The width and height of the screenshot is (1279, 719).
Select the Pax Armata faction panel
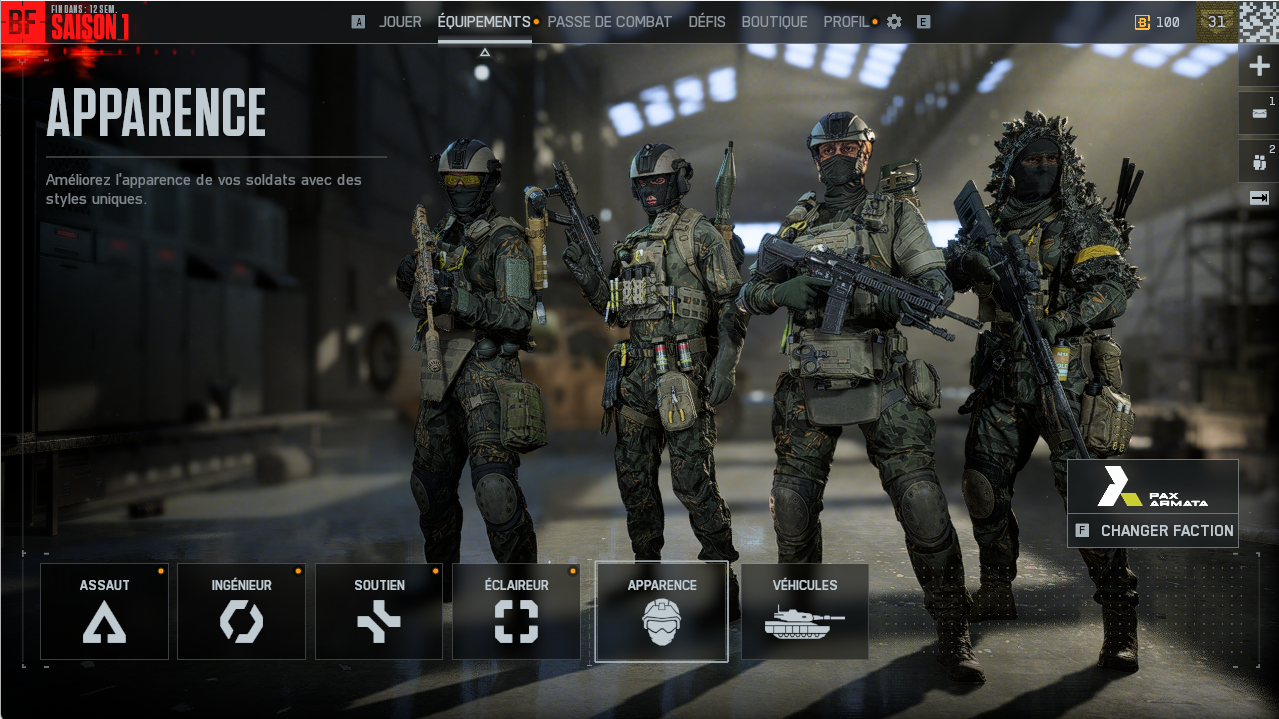coord(1152,486)
